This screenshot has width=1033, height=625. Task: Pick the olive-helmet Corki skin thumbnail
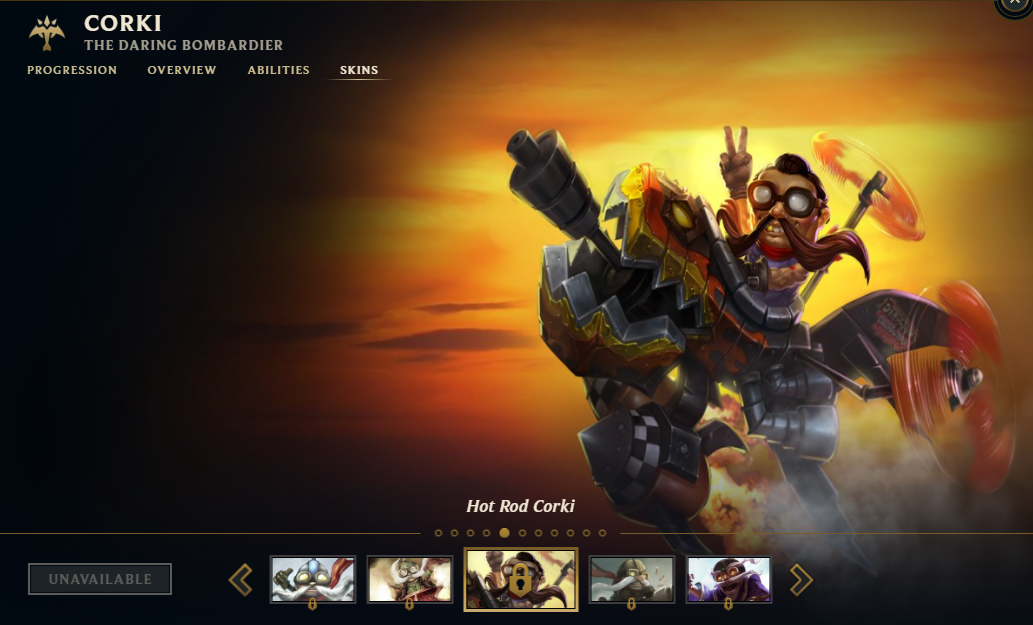tap(631, 579)
